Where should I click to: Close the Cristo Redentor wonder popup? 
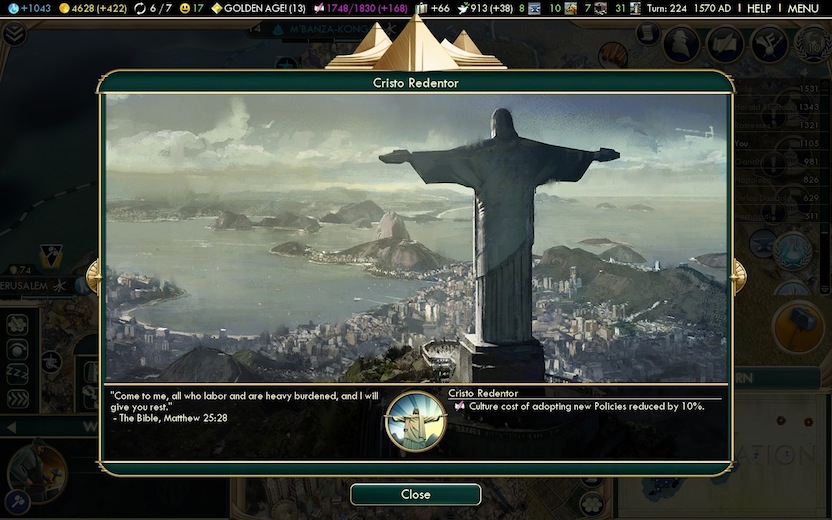click(x=415, y=494)
